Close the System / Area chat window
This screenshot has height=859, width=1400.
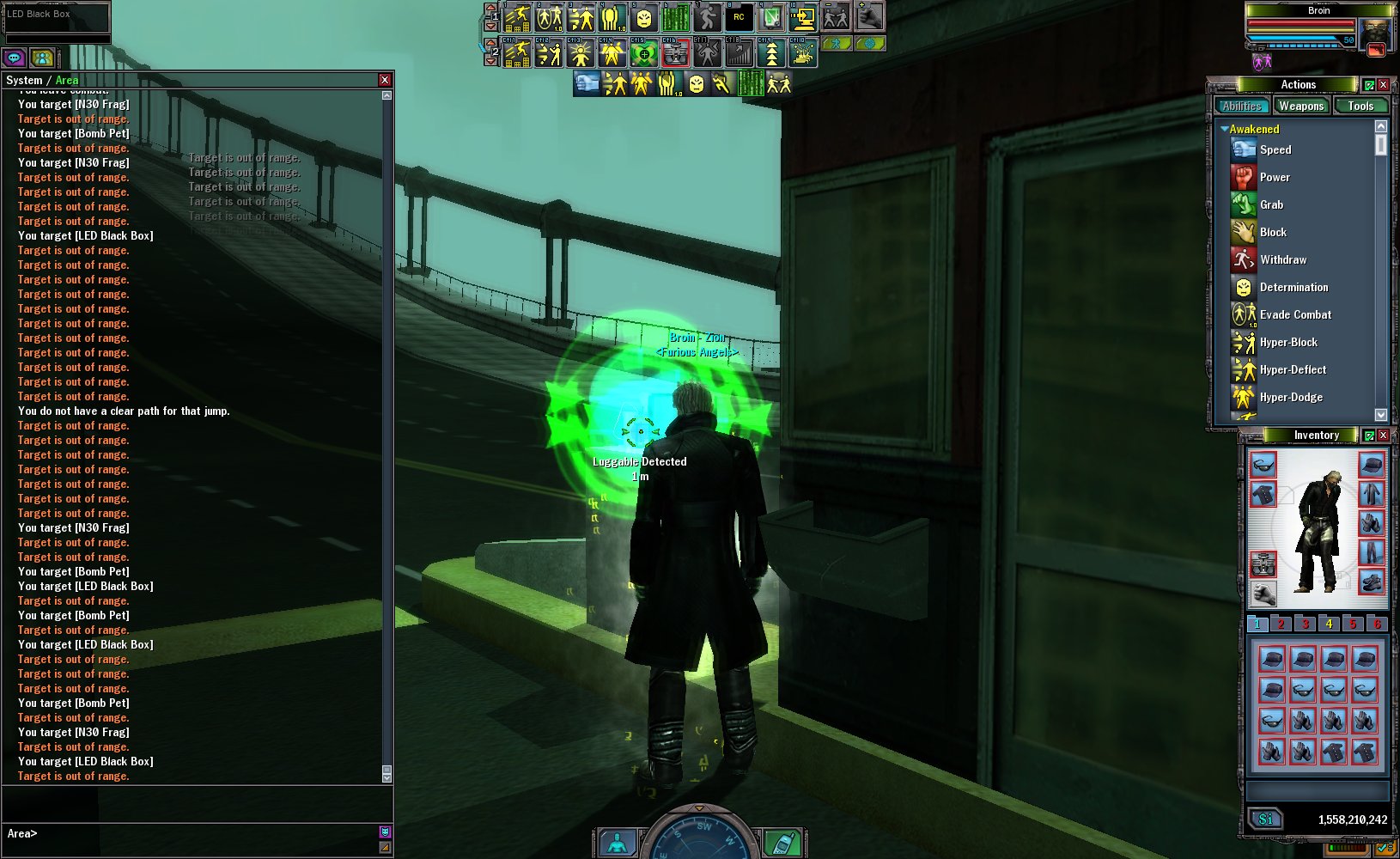click(x=385, y=80)
